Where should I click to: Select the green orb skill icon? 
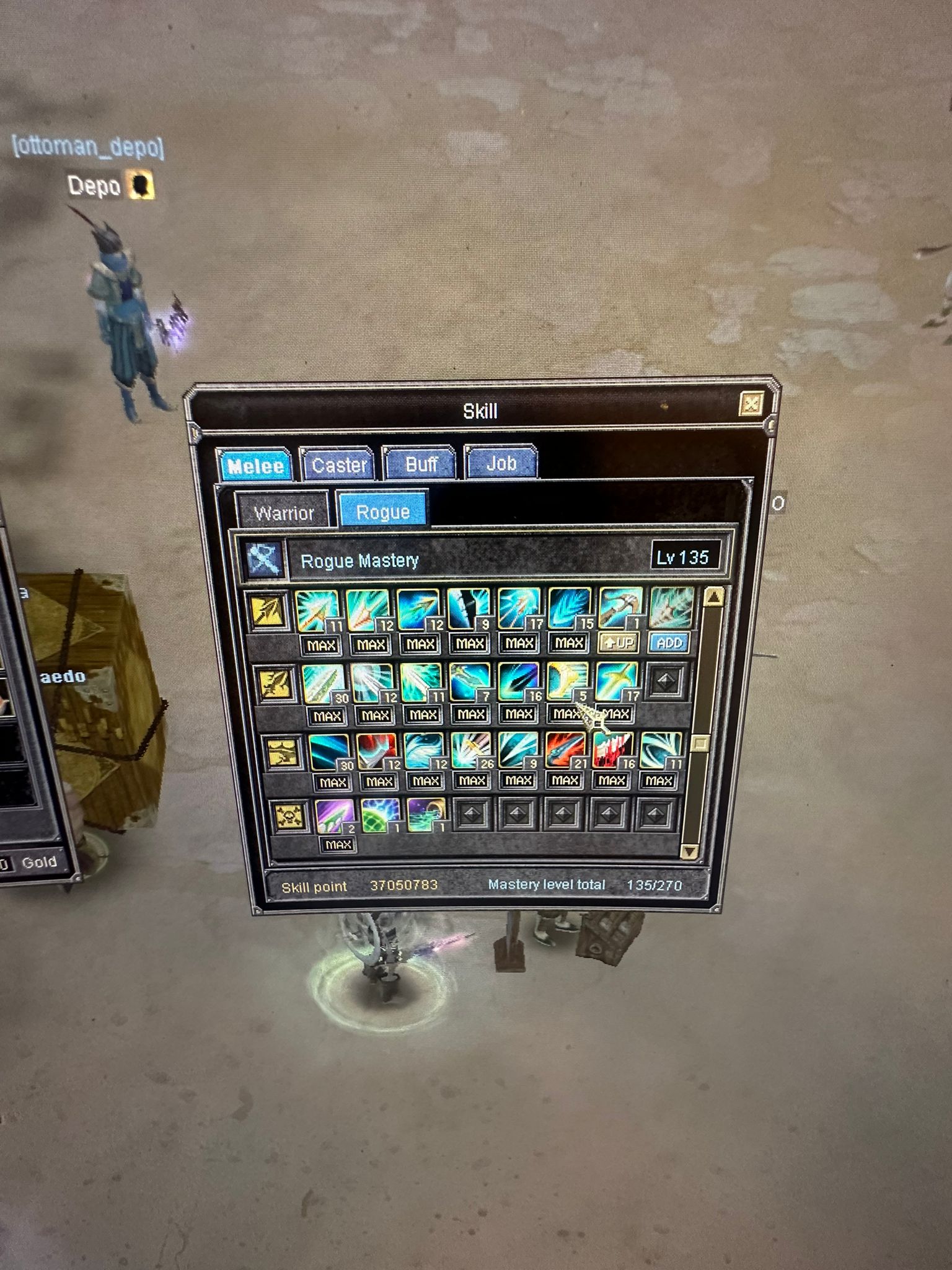tap(380, 816)
